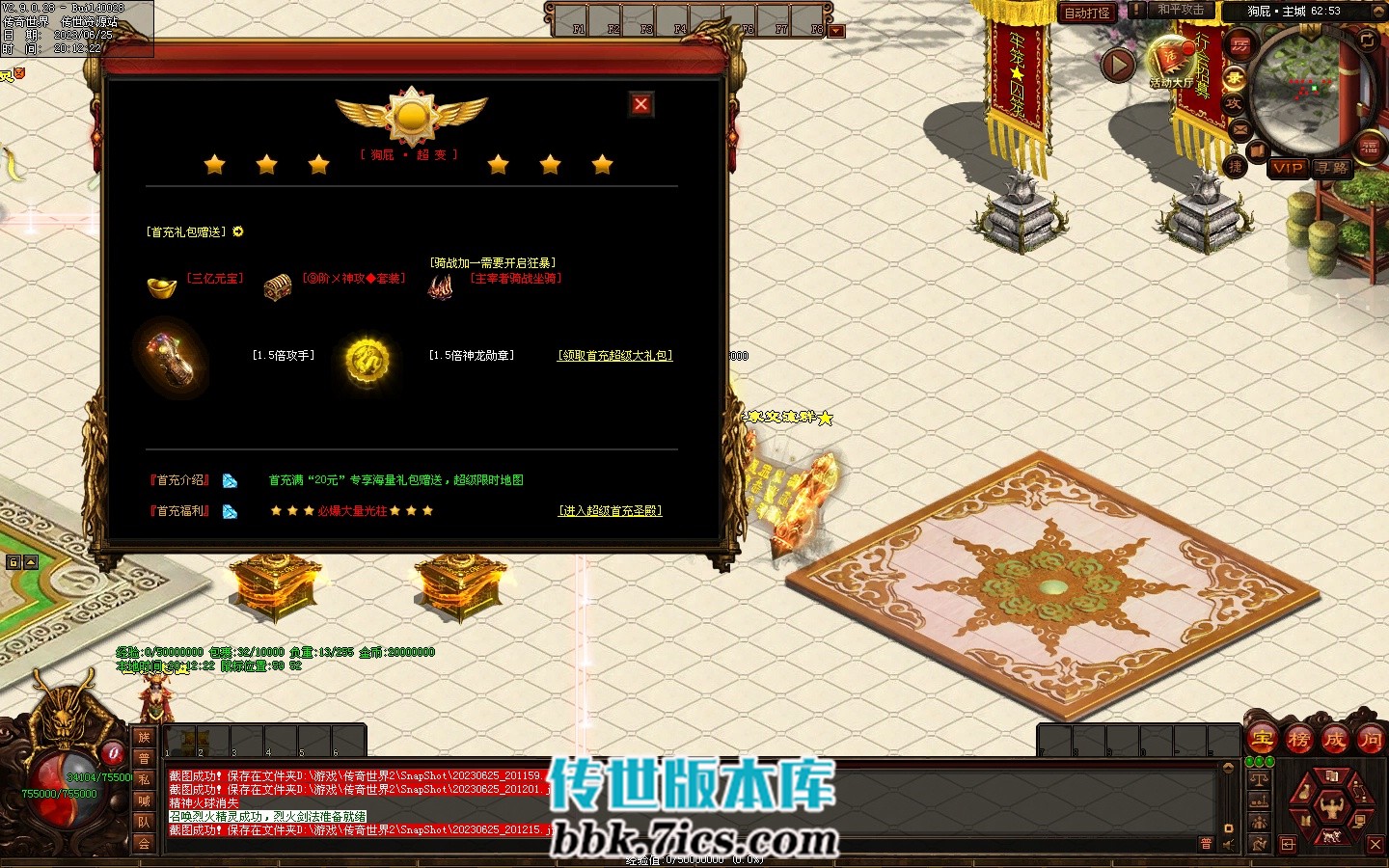Viewport: 1389px width, 868px height.
Task: Switch the 和平攻击 attack mode
Action: tap(1181, 11)
